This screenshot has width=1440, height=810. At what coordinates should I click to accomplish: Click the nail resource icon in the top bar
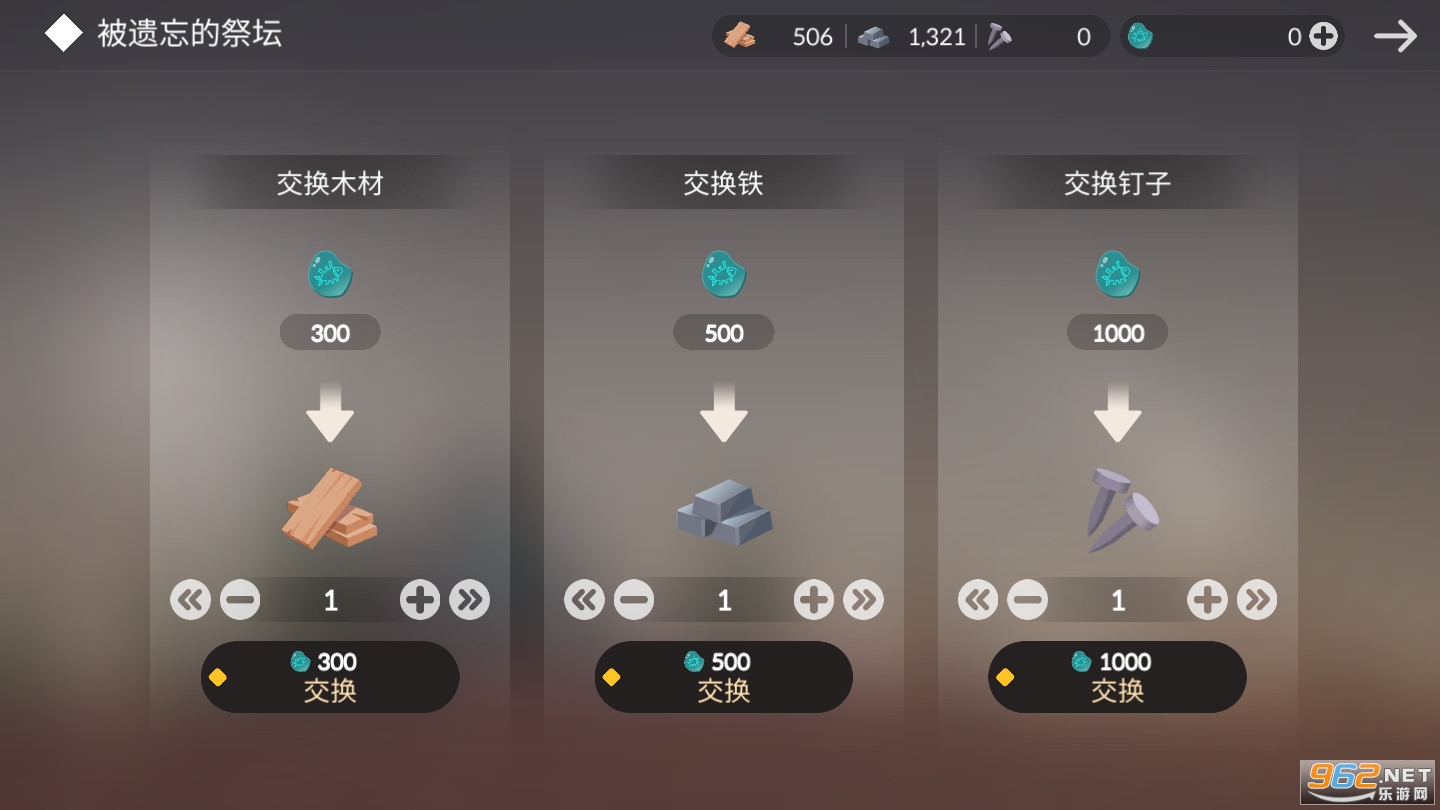[997, 36]
